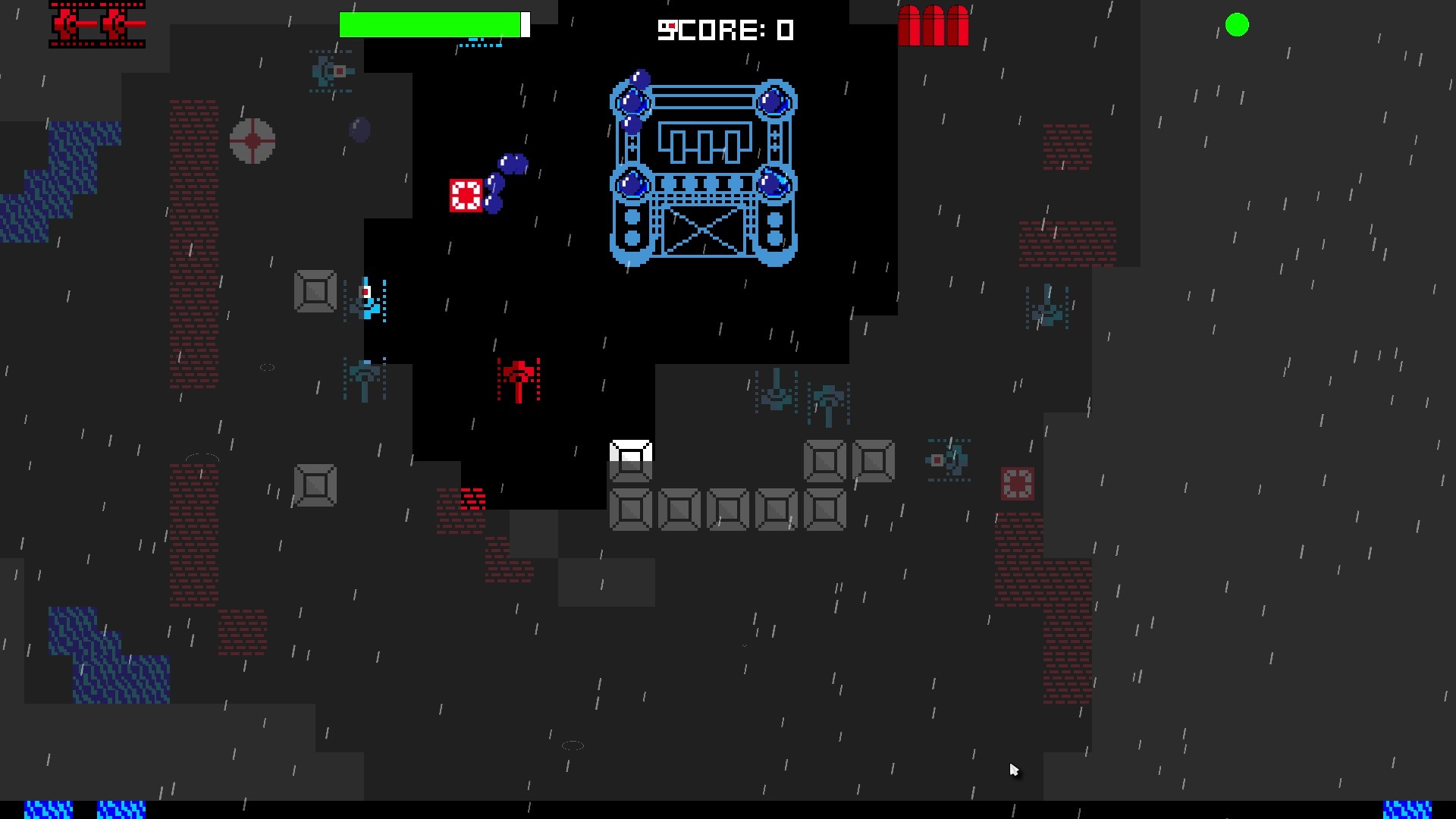Select the red tank icon top-left
Image resolution: width=1456 pixels, height=819 pixels.
pos(97,25)
